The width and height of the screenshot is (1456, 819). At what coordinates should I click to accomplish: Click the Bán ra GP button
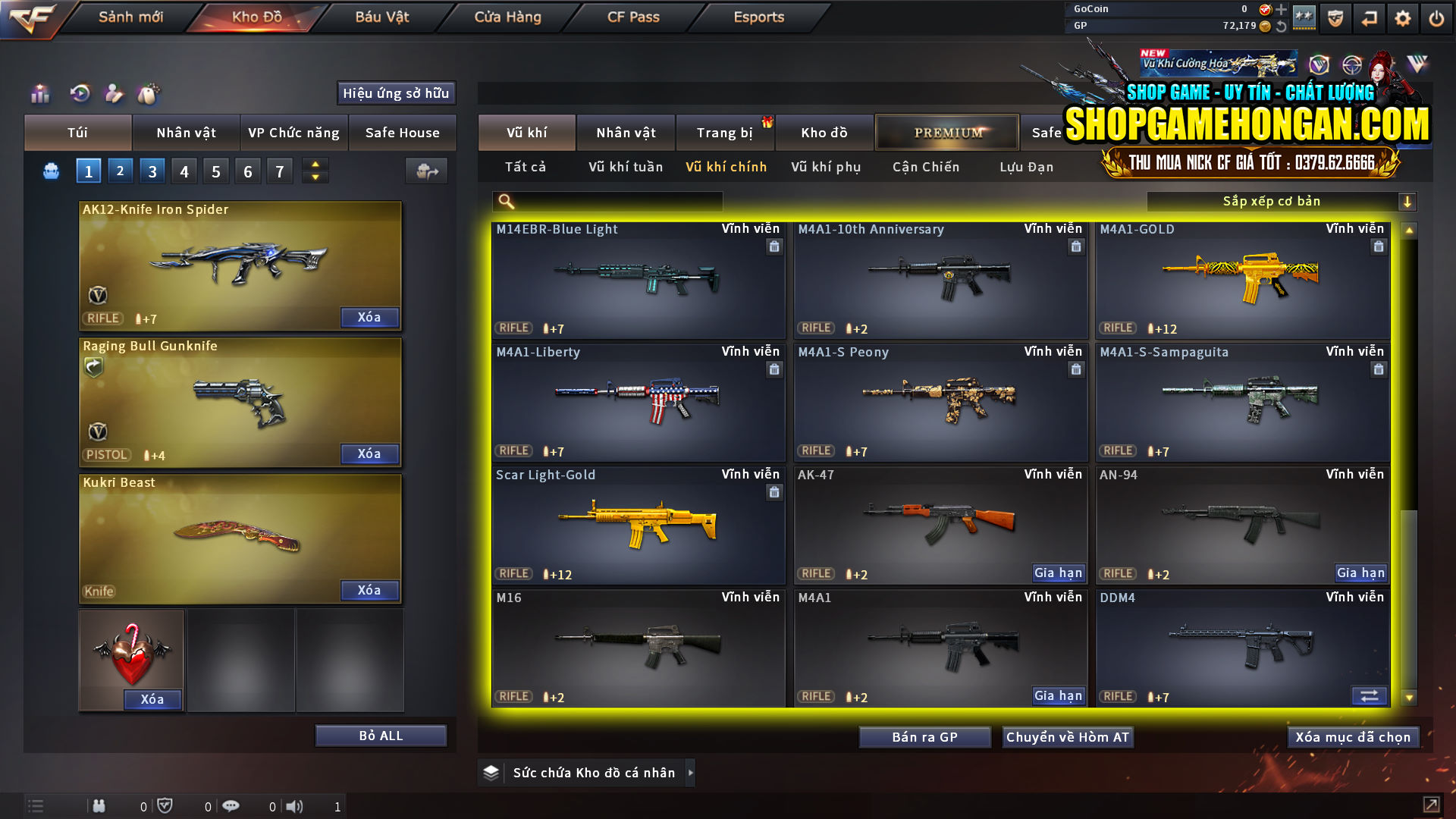click(924, 736)
